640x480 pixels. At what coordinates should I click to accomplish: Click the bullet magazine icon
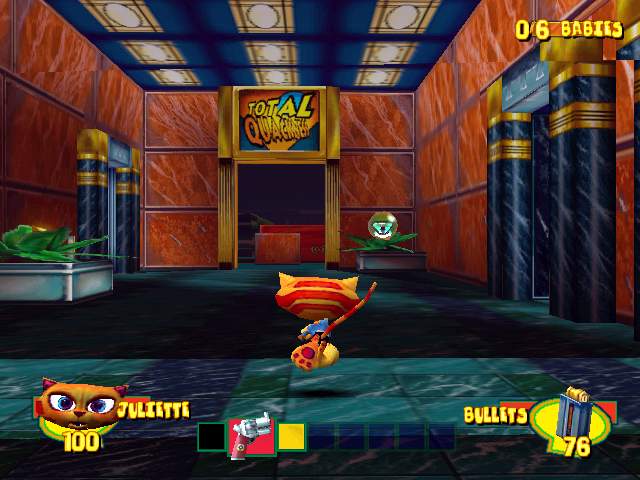click(573, 410)
